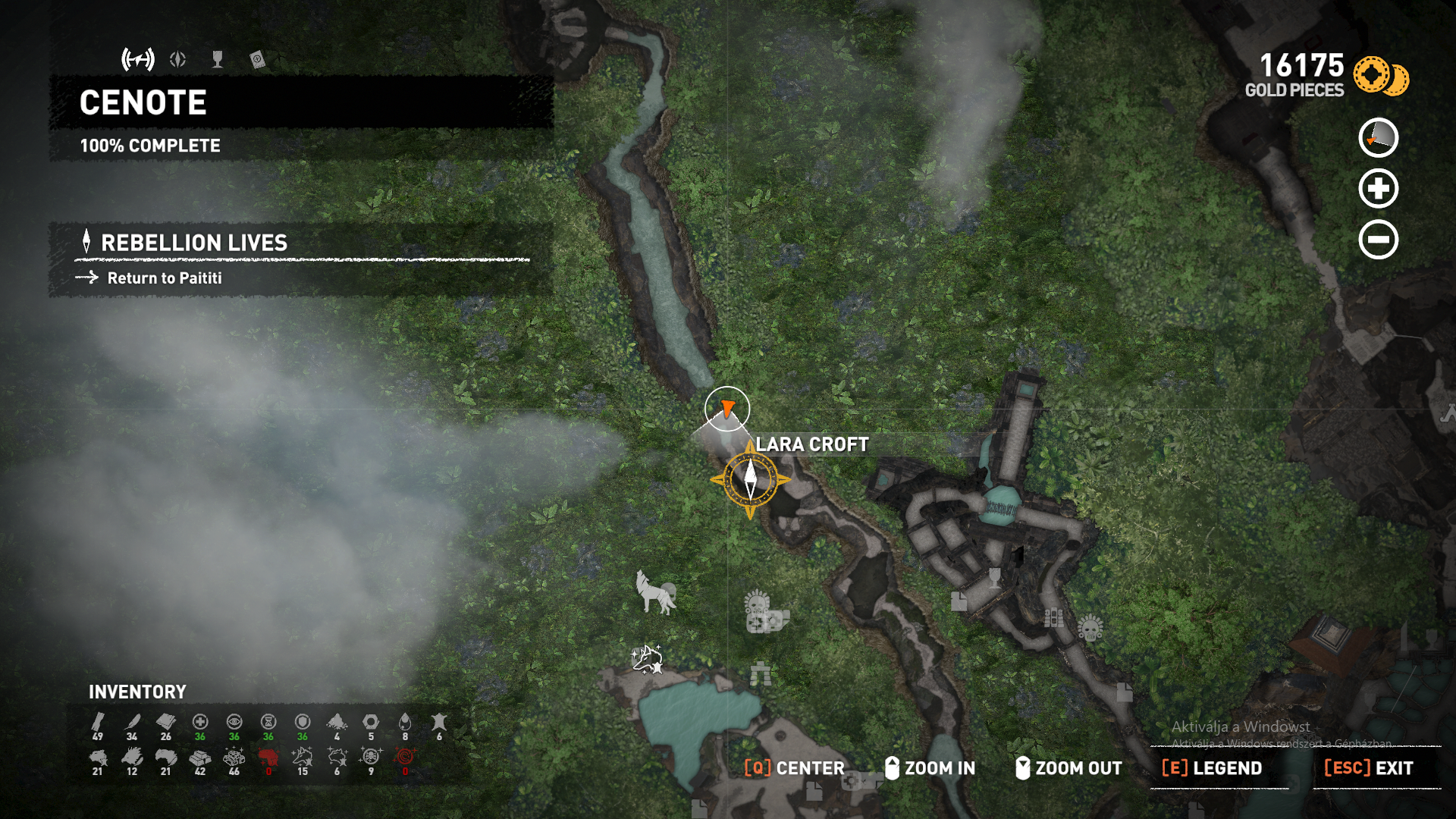Switch to the map tab icon

click(x=138, y=59)
